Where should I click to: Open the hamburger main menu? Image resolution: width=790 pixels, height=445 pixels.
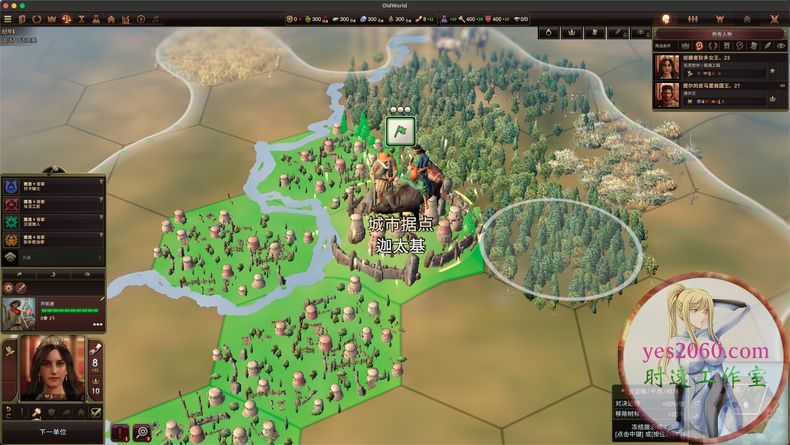[9, 18]
